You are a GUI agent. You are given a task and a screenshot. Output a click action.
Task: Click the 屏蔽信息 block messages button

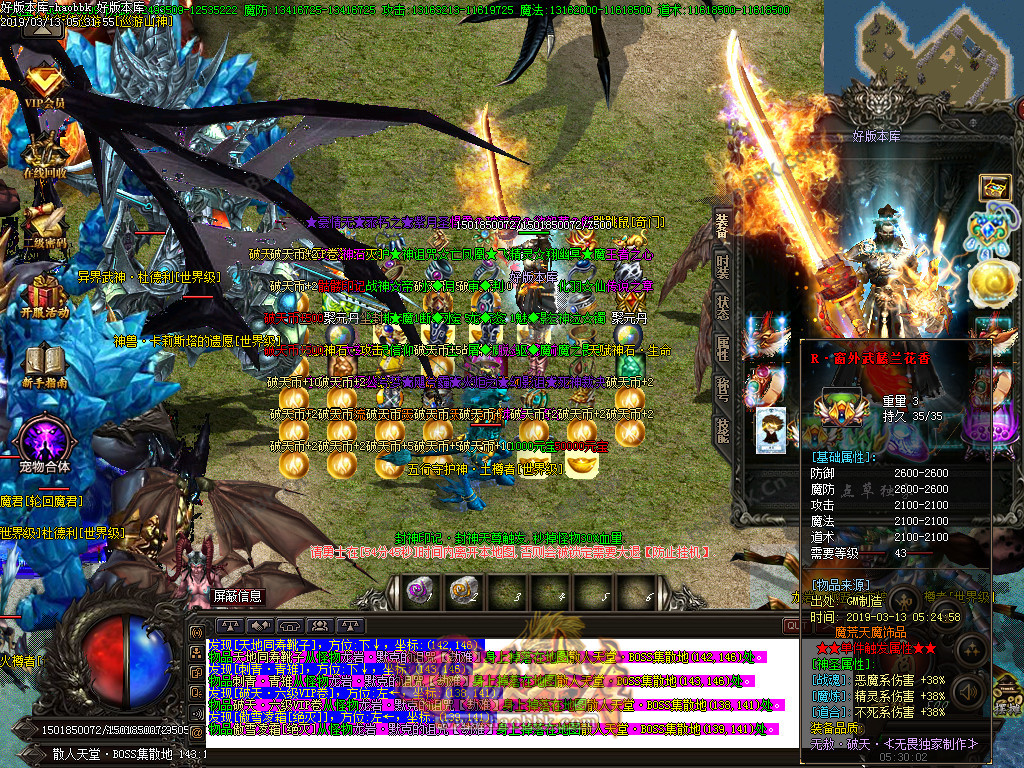coord(238,596)
